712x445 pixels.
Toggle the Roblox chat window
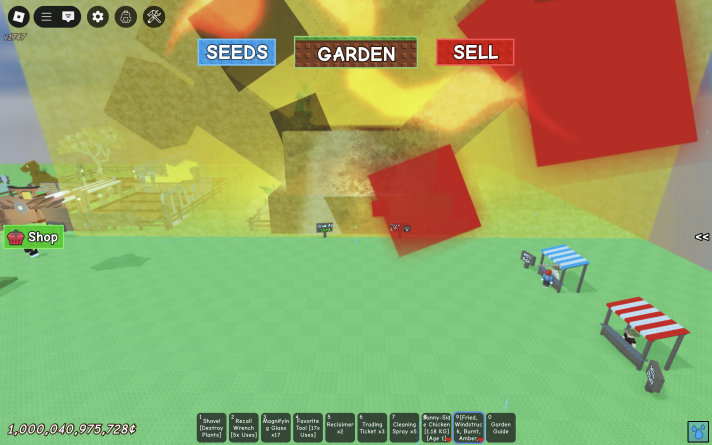coord(68,16)
